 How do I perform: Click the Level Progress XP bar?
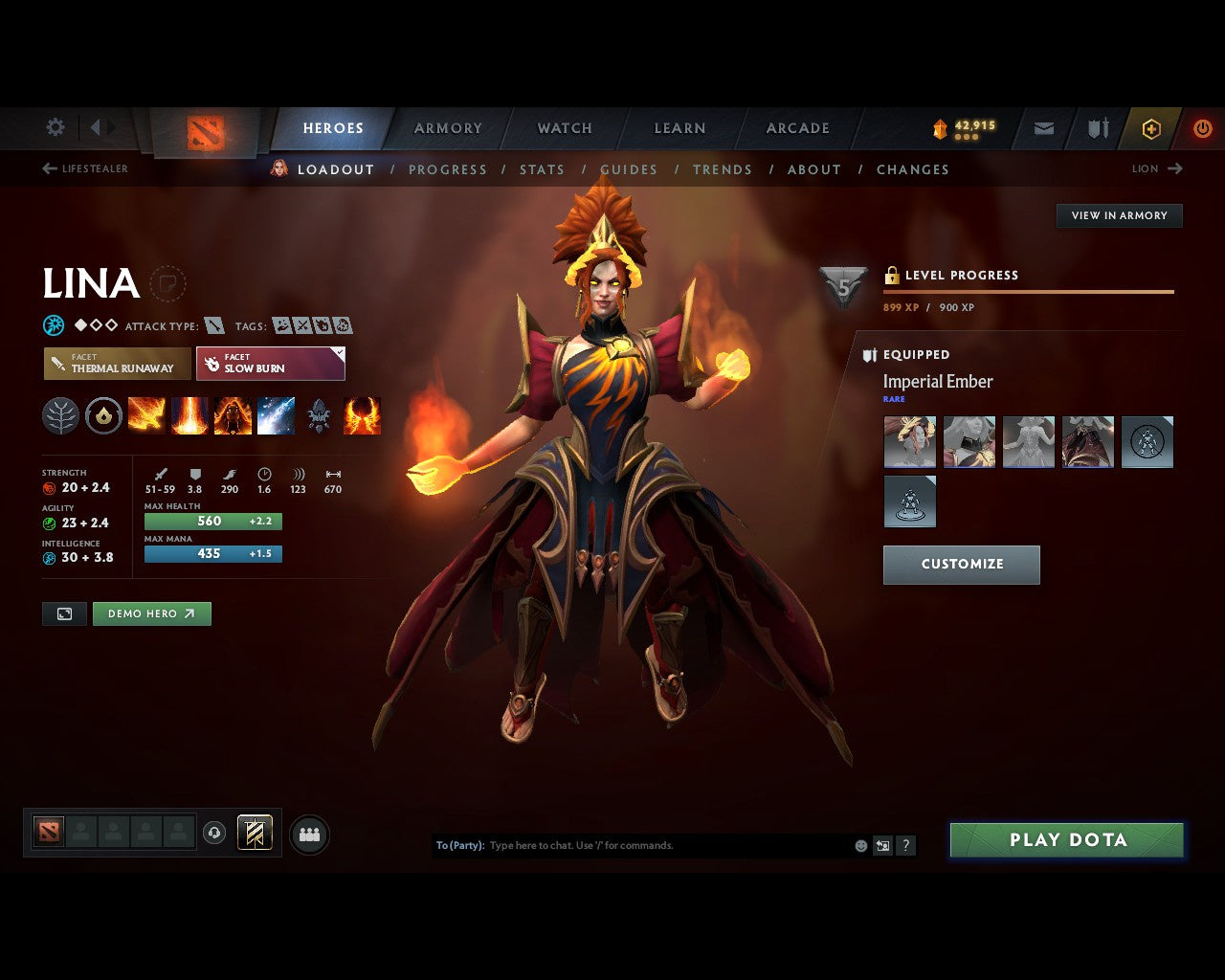click(1029, 292)
